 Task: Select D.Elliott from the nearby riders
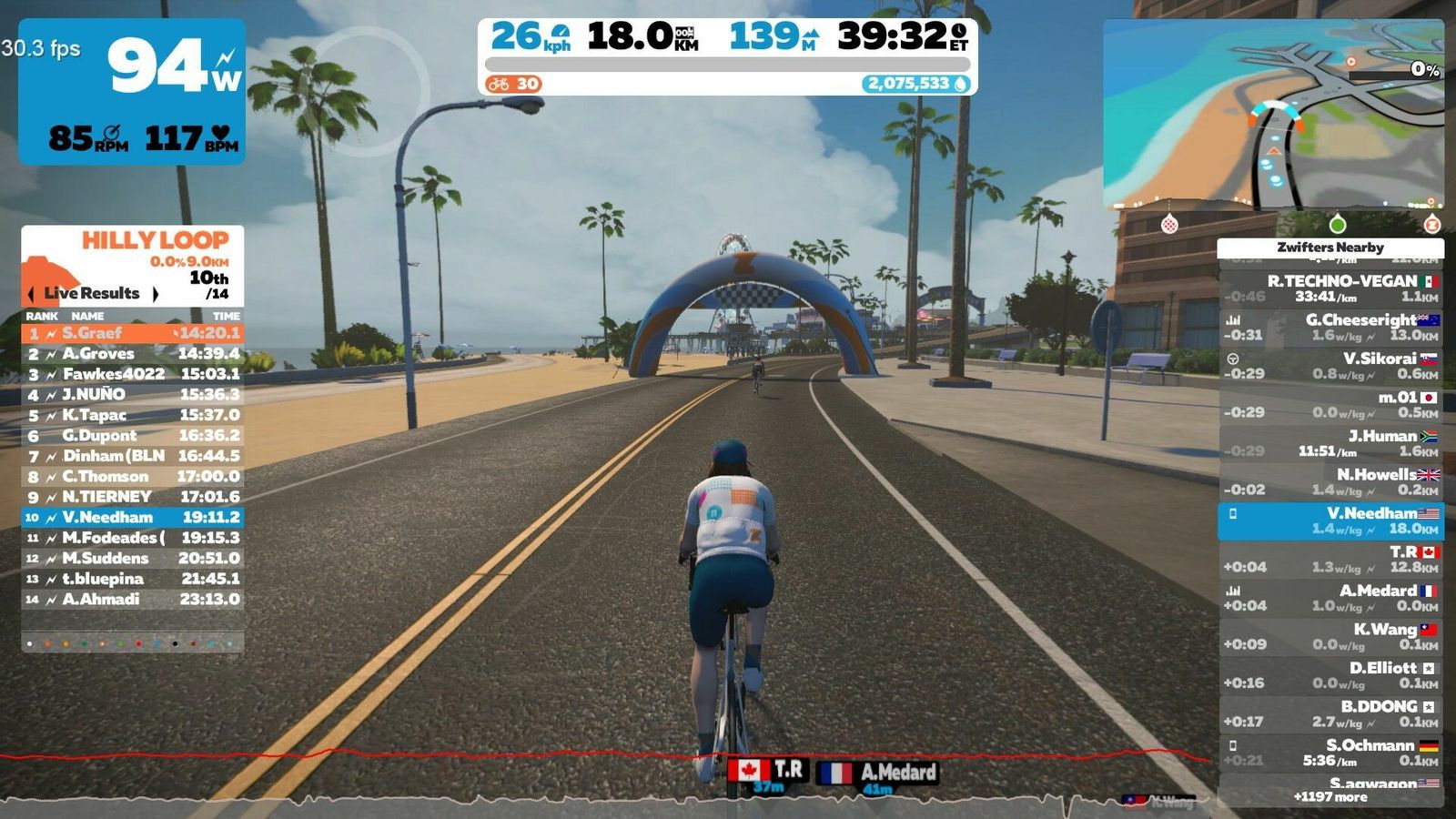[1330, 674]
